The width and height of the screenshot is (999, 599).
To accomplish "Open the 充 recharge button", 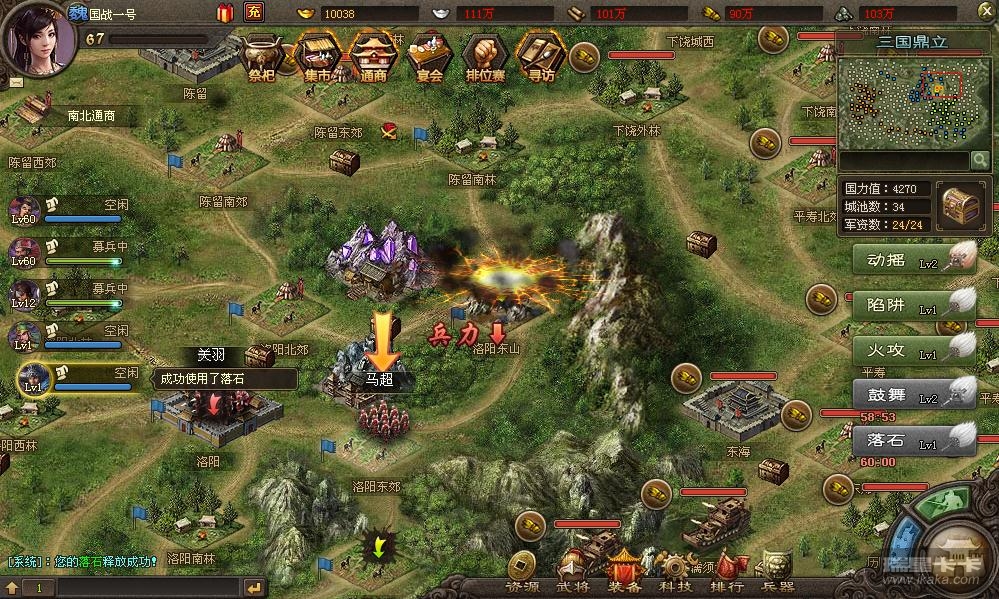I will coord(254,13).
